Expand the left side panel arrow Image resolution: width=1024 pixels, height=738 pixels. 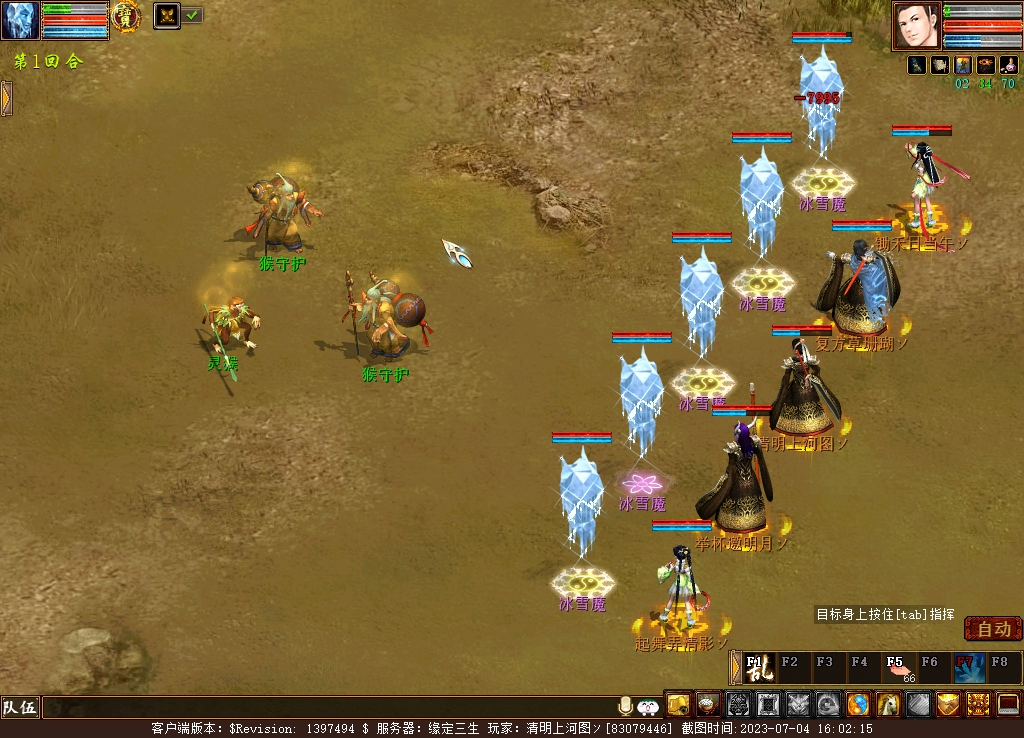6,98
